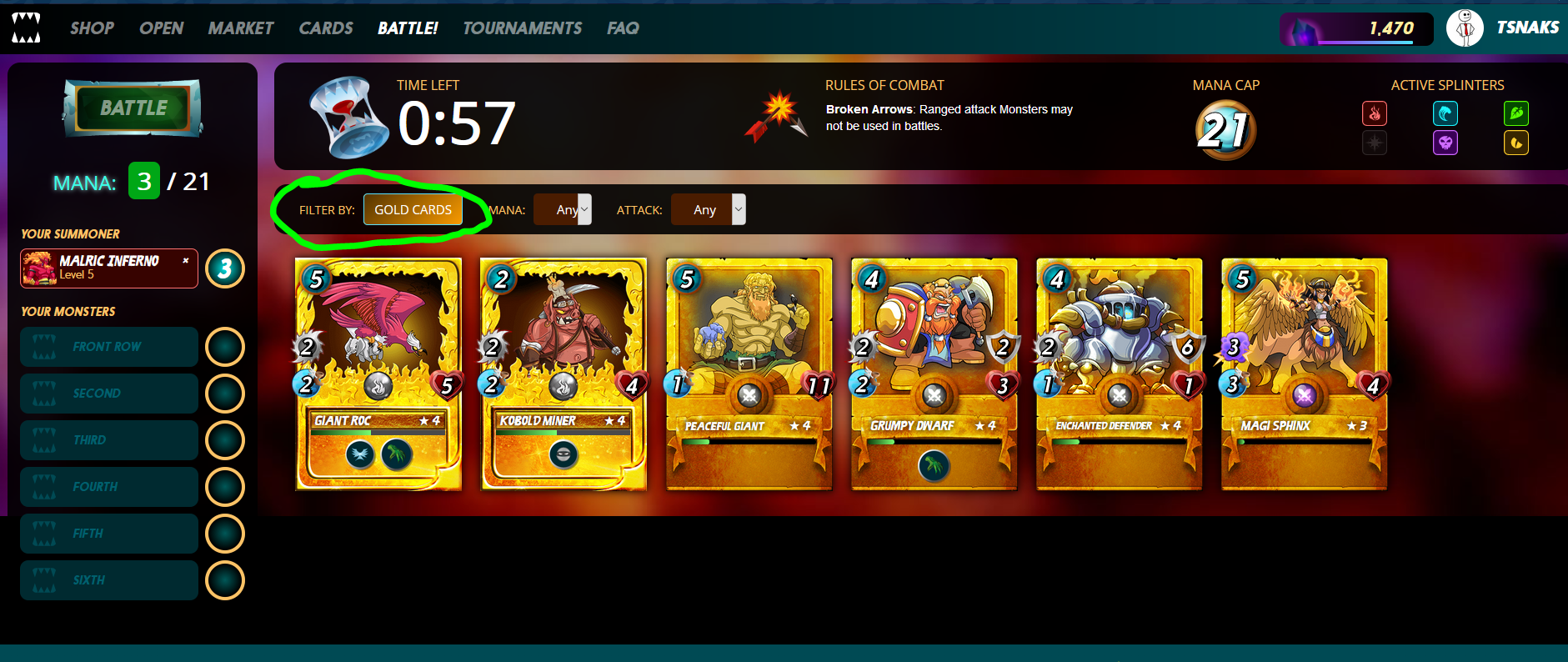The height and width of the screenshot is (662, 1568).
Task: Open the Shop page
Action: pos(92,28)
